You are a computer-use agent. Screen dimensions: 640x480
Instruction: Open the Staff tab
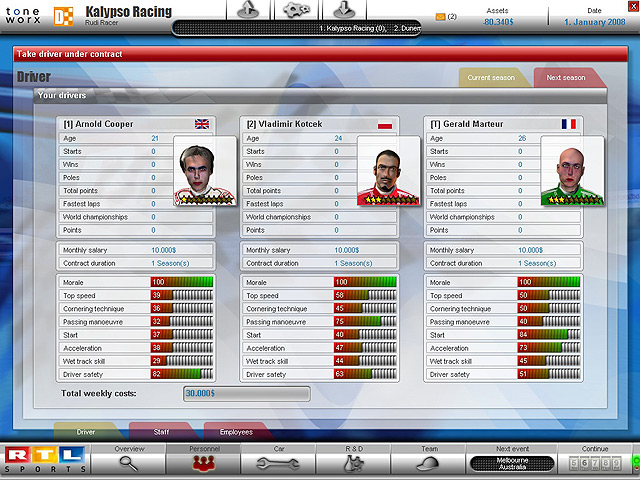[162, 432]
